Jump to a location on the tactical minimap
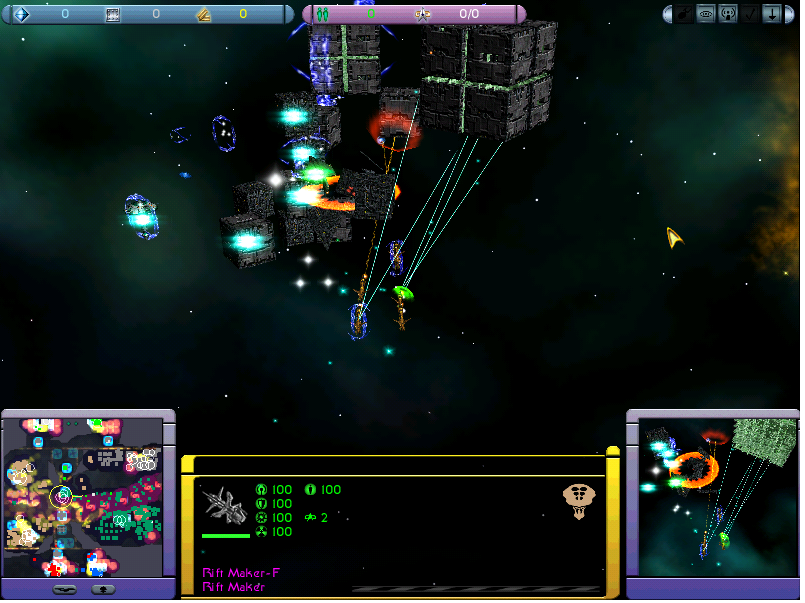The height and width of the screenshot is (603, 805). click(x=83, y=497)
